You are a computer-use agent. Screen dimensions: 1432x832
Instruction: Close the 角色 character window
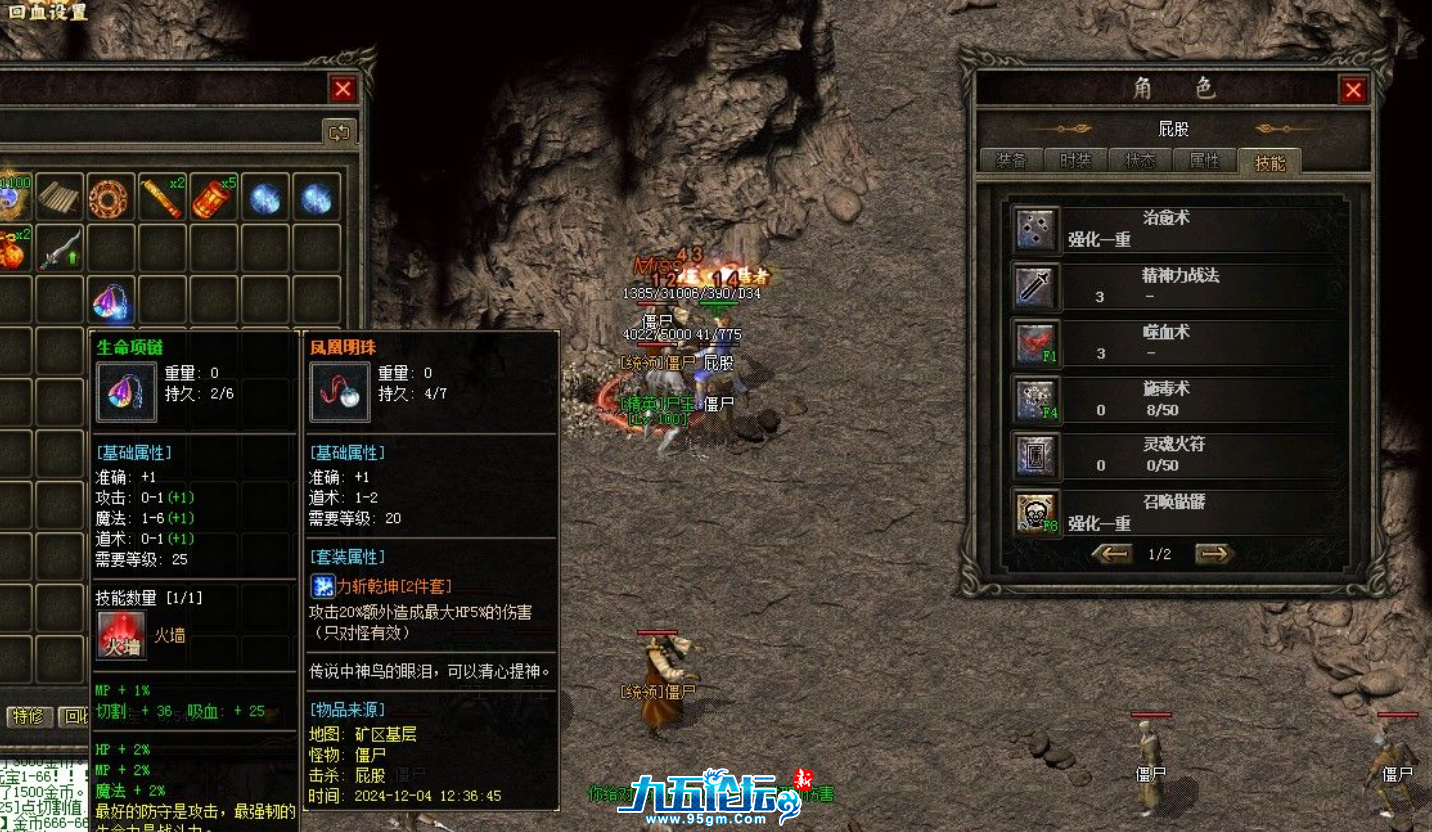point(1353,91)
